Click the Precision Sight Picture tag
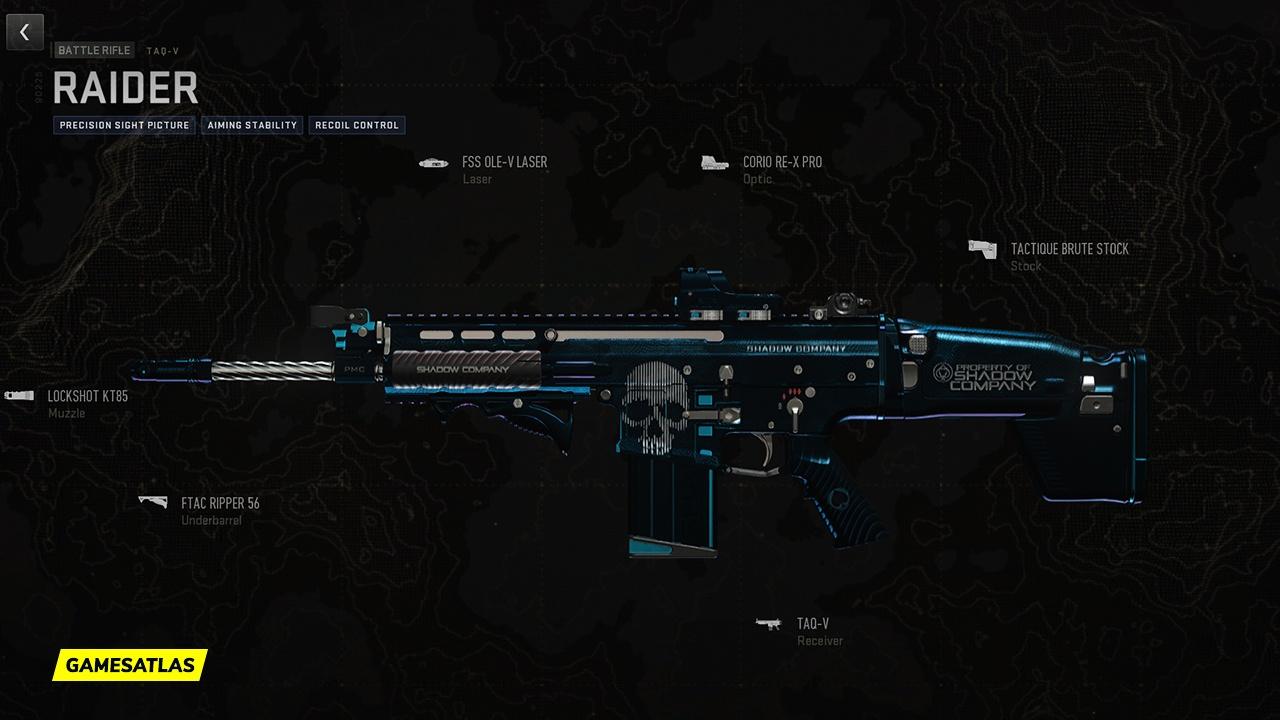This screenshot has width=1280, height=720. coord(124,125)
